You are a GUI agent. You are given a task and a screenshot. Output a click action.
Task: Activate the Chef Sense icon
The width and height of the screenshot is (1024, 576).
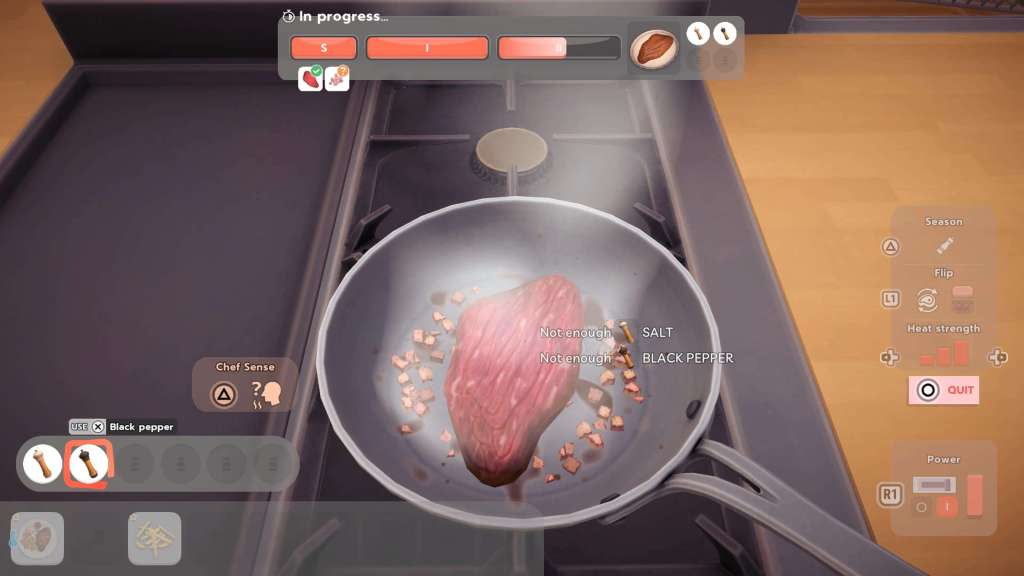[266, 394]
